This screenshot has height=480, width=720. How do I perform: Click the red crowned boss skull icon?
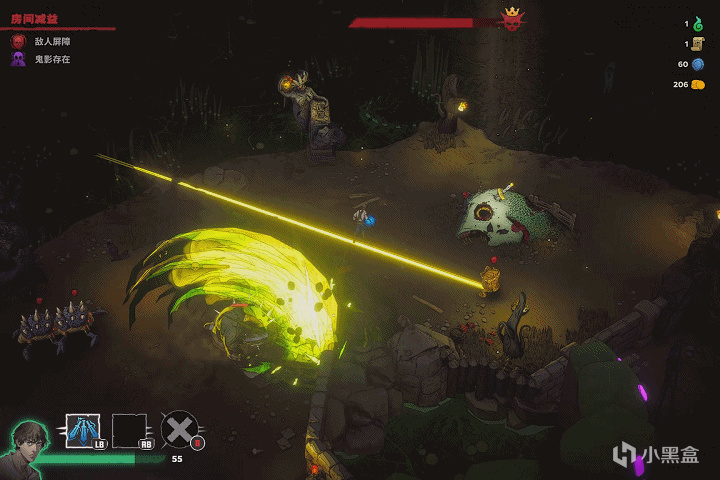click(x=512, y=19)
